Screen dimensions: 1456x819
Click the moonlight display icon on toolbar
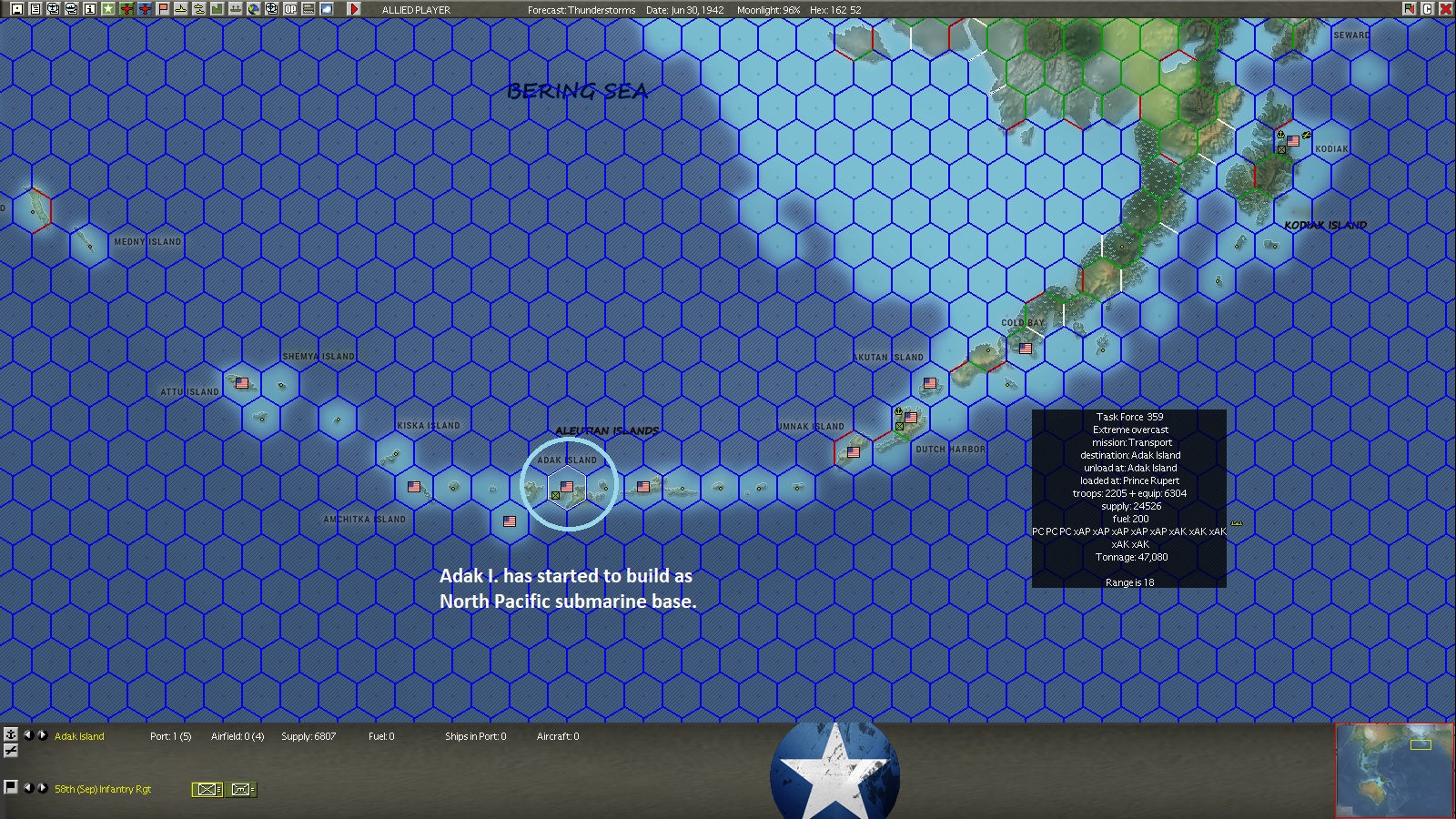(327, 9)
